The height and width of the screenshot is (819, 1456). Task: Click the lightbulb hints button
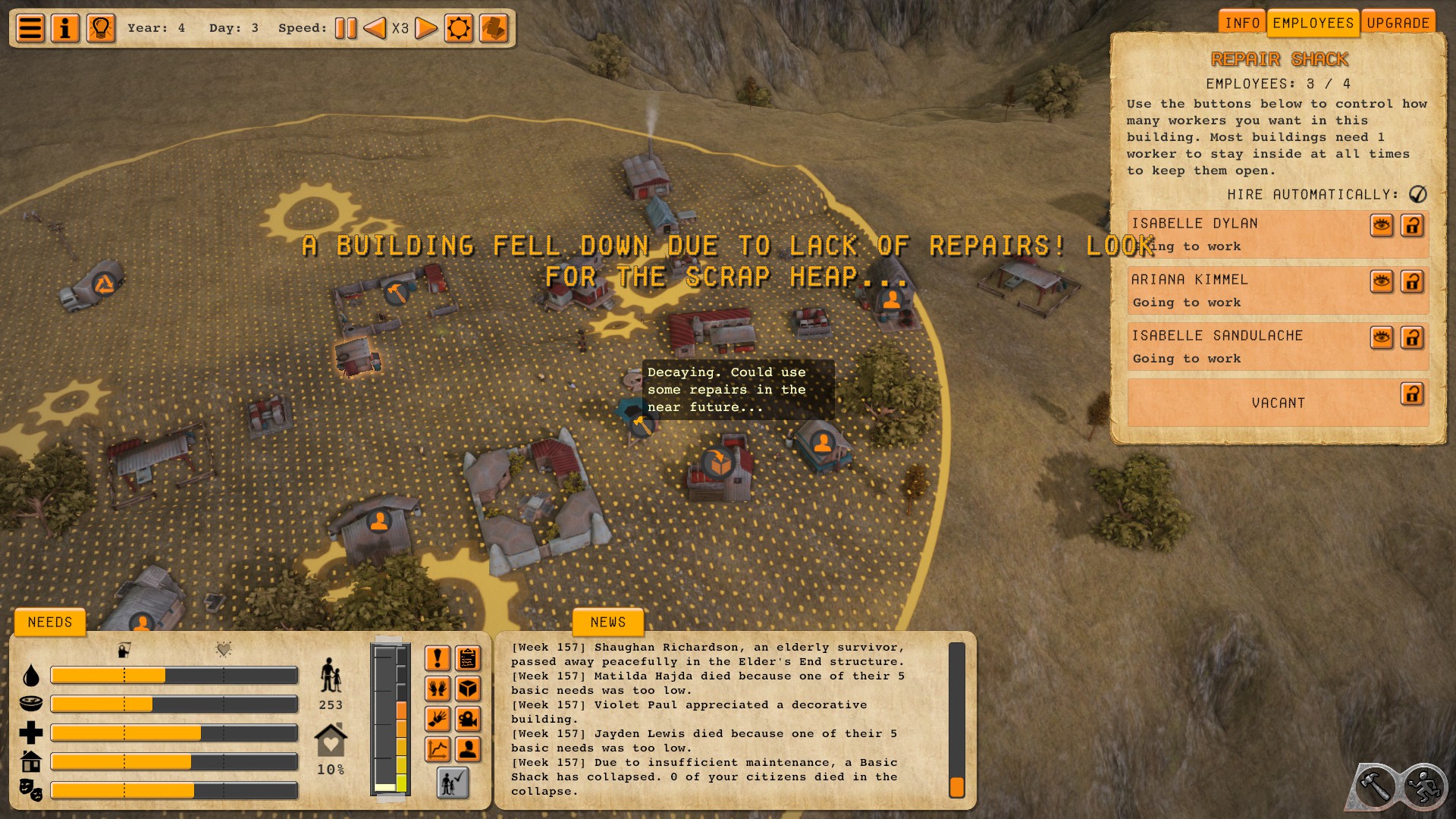click(x=101, y=29)
